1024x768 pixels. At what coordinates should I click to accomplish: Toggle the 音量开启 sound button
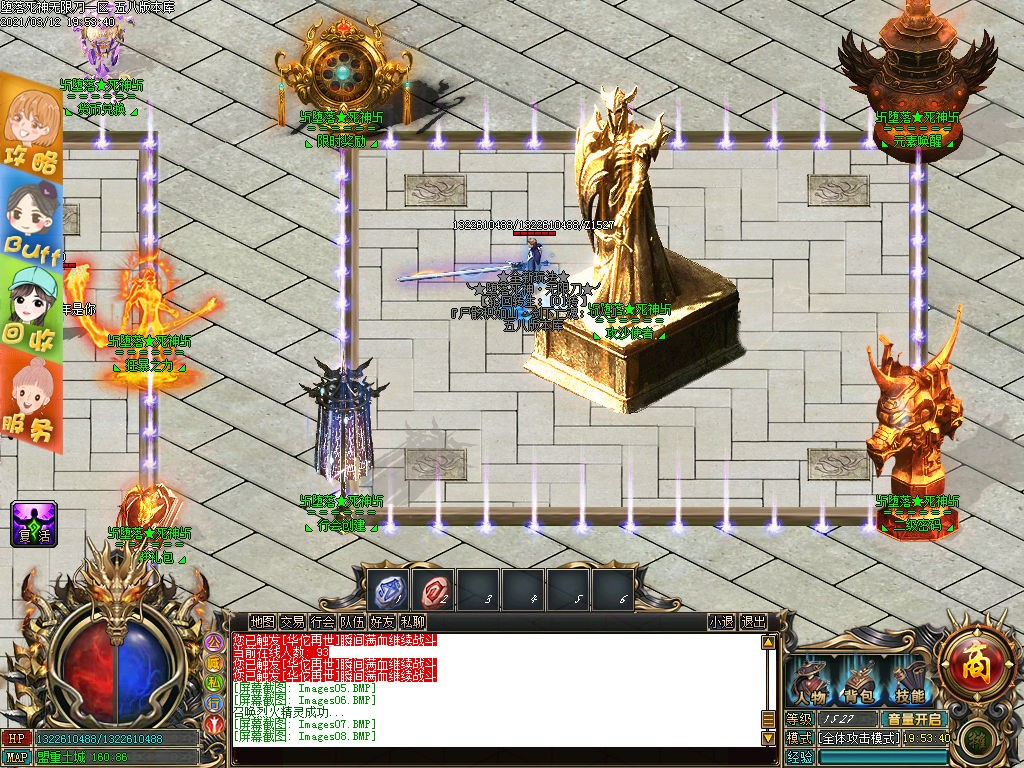click(x=913, y=718)
